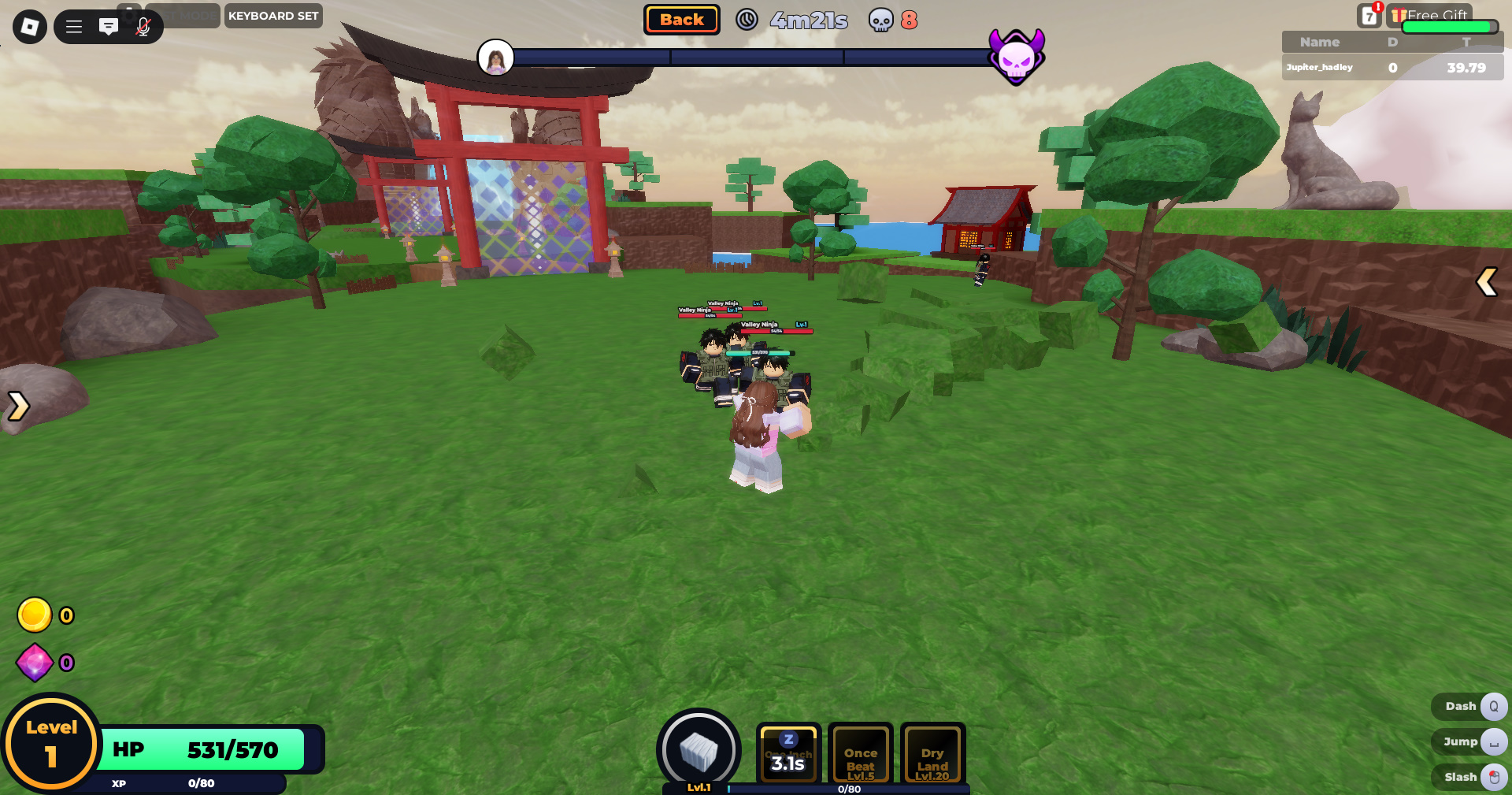This screenshot has height=795, width=1512.
Task: Select the locked Once Beat skill
Action: [861, 755]
